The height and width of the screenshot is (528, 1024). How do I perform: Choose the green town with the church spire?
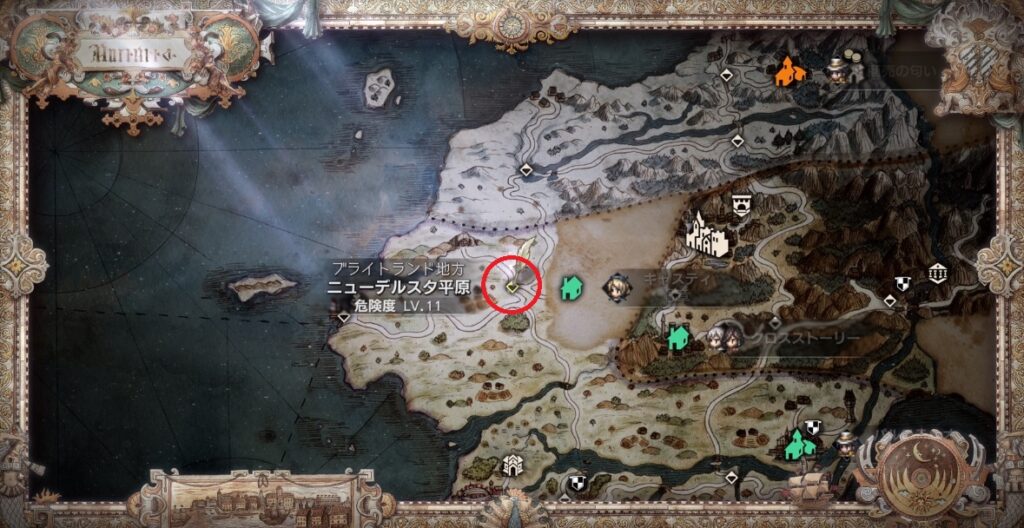(797, 444)
